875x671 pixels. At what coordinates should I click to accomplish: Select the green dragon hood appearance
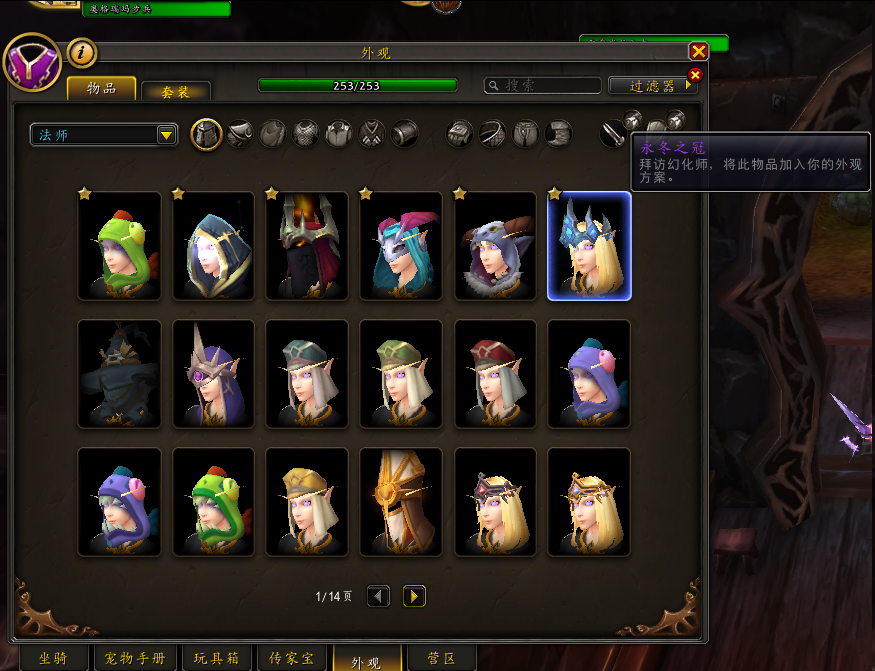pyautogui.click(x=120, y=246)
